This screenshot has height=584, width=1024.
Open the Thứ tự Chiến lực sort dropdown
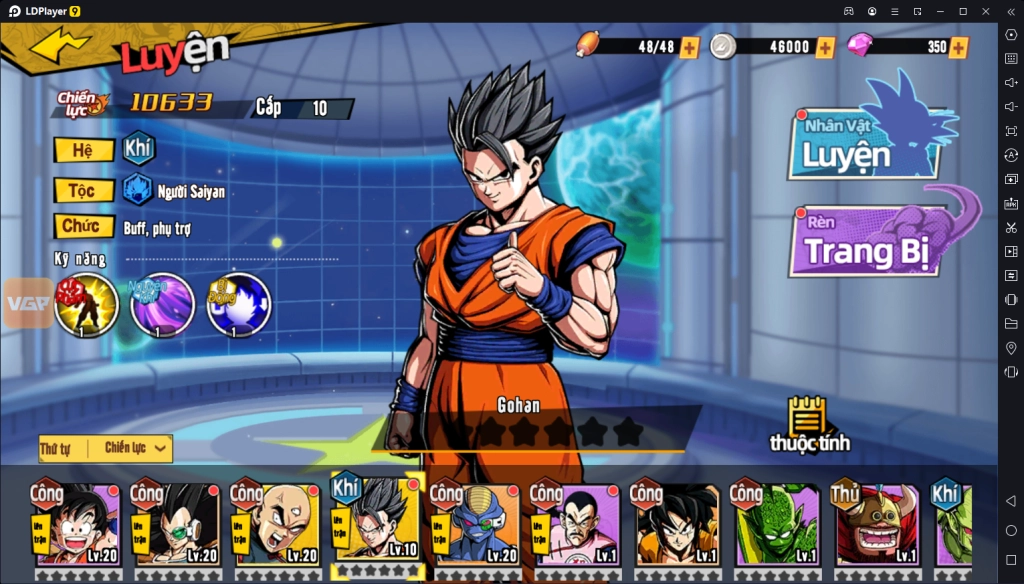(106, 448)
